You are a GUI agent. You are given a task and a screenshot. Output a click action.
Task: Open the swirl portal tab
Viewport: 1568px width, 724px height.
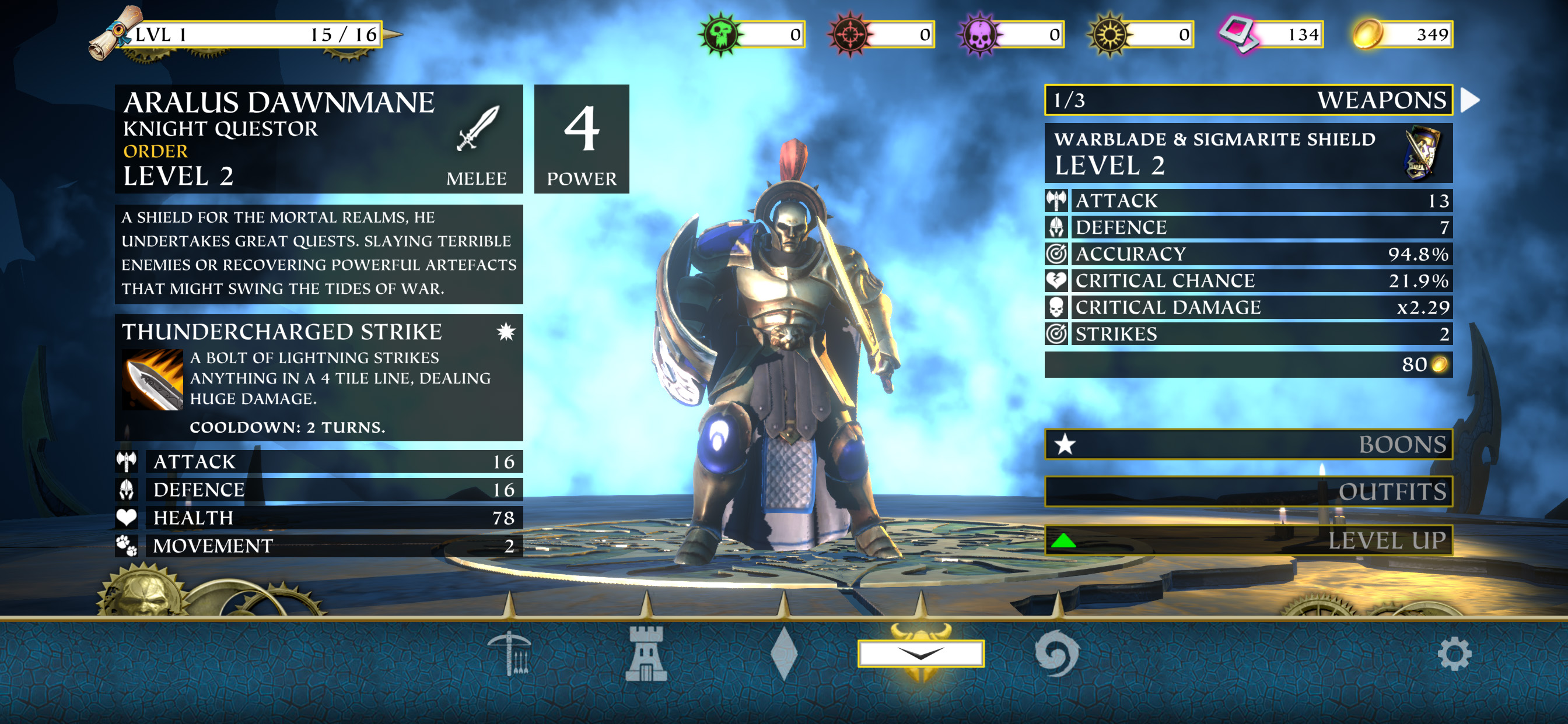[x=1056, y=655]
